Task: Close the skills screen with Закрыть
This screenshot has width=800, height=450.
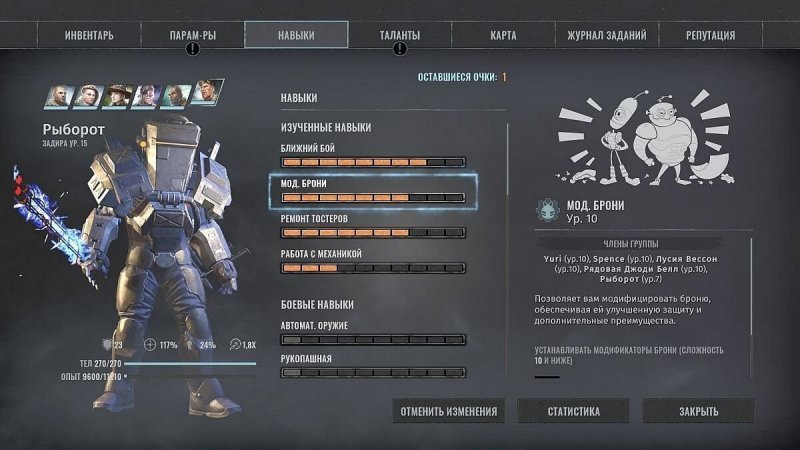Action: [697, 411]
